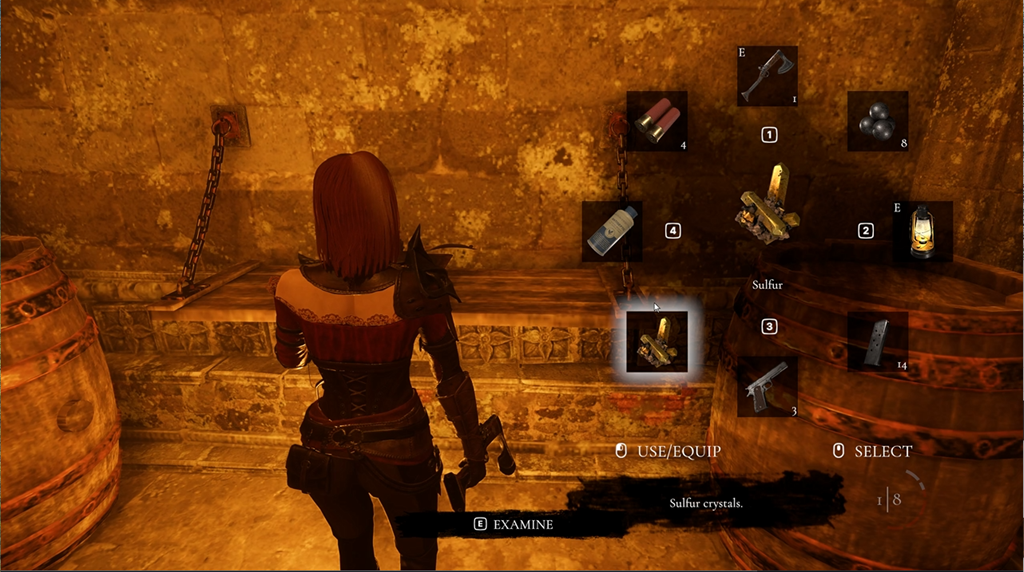Choose the semi-automatic pistol slot

tap(767, 386)
